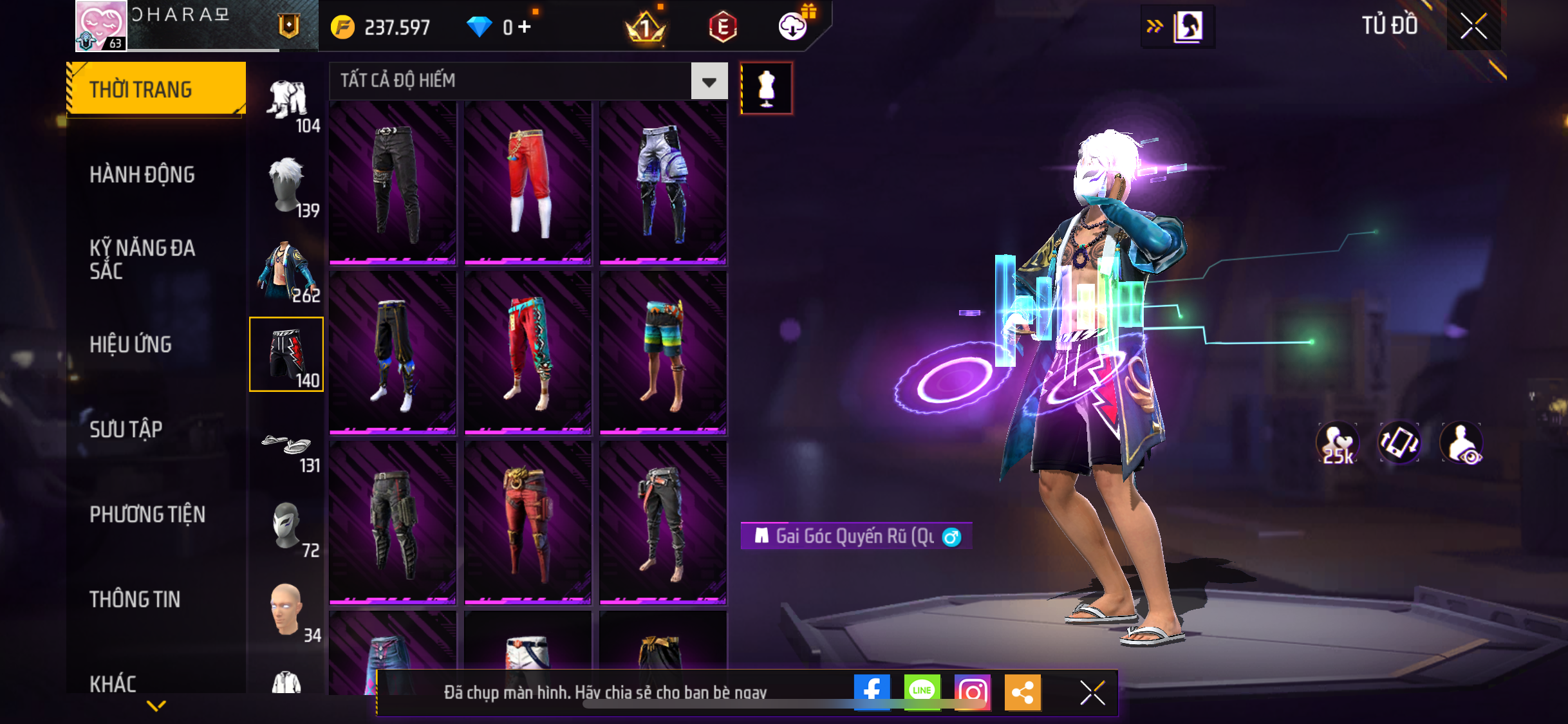Screen dimensions: 1568x724
Task: Open the THÔNG TIN section
Action: click(x=135, y=599)
